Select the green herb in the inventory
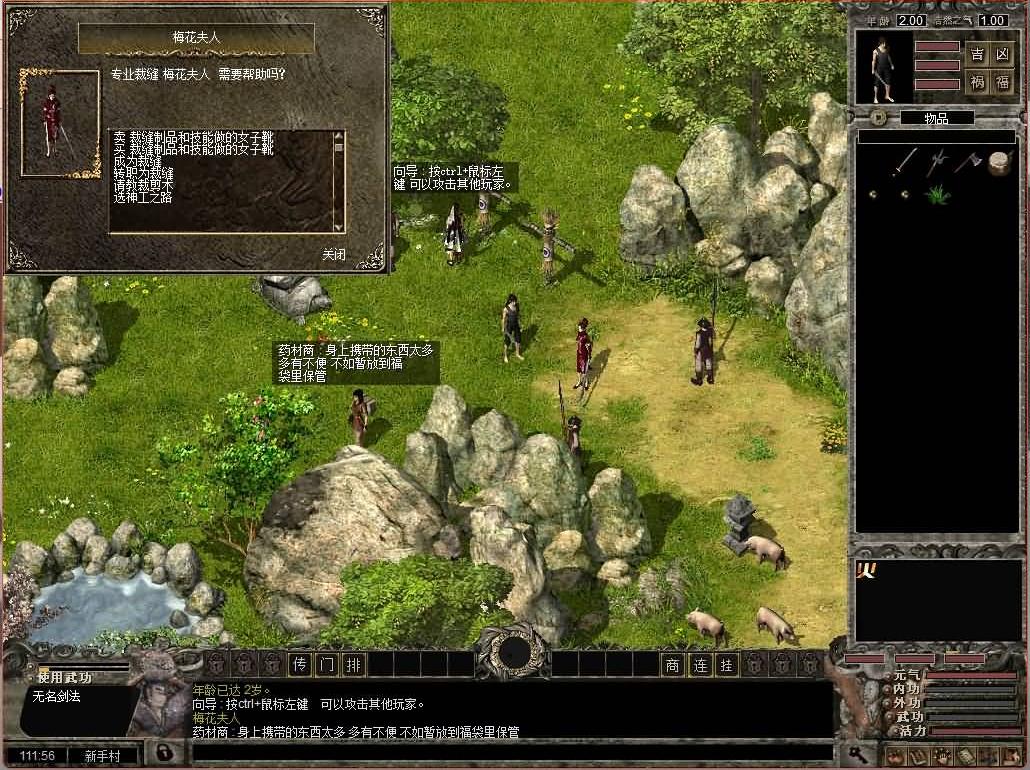This screenshot has width=1030, height=770. point(936,194)
